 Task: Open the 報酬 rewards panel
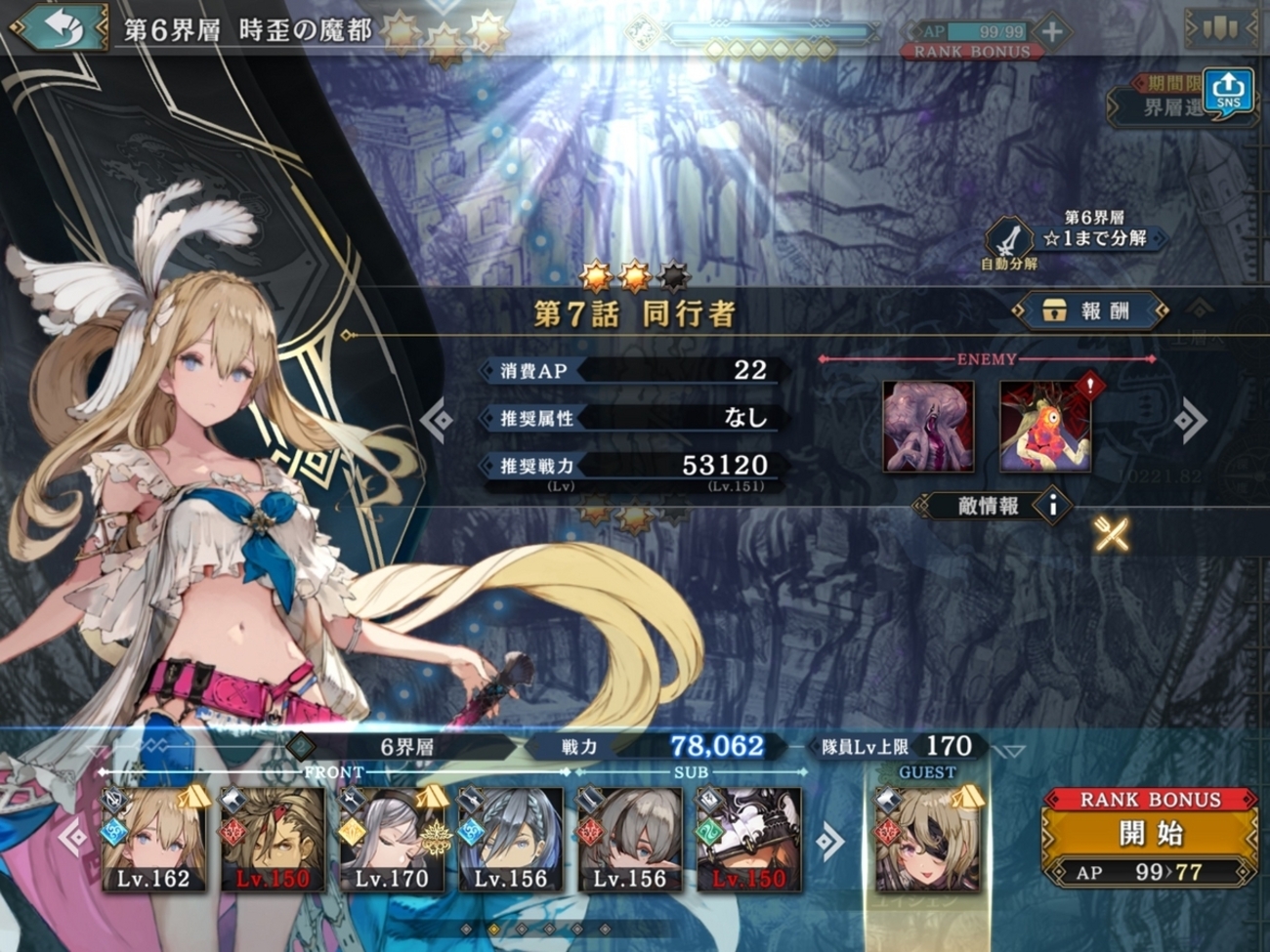click(1090, 311)
